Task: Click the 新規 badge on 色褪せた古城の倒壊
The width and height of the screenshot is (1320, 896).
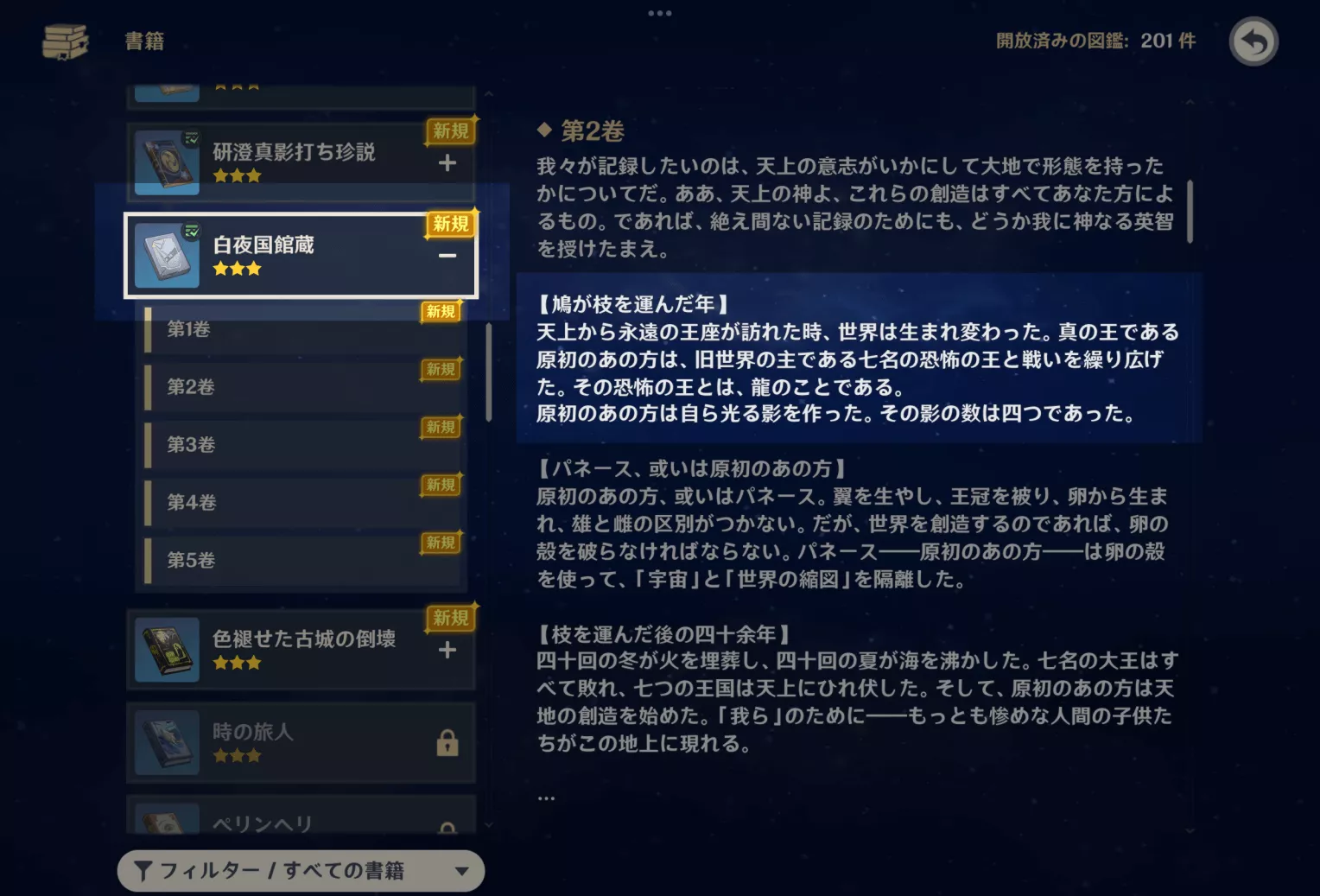Action: pos(449,618)
